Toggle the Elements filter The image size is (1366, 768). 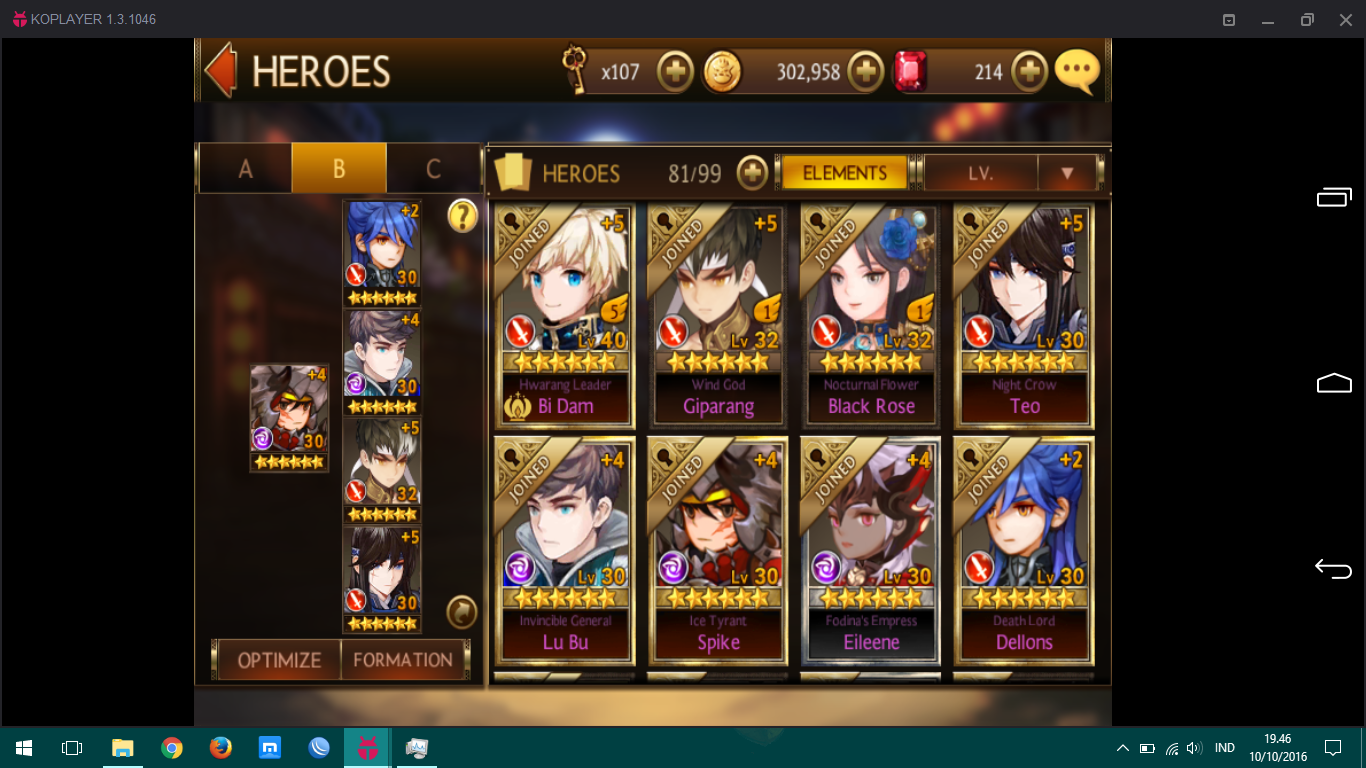point(844,173)
